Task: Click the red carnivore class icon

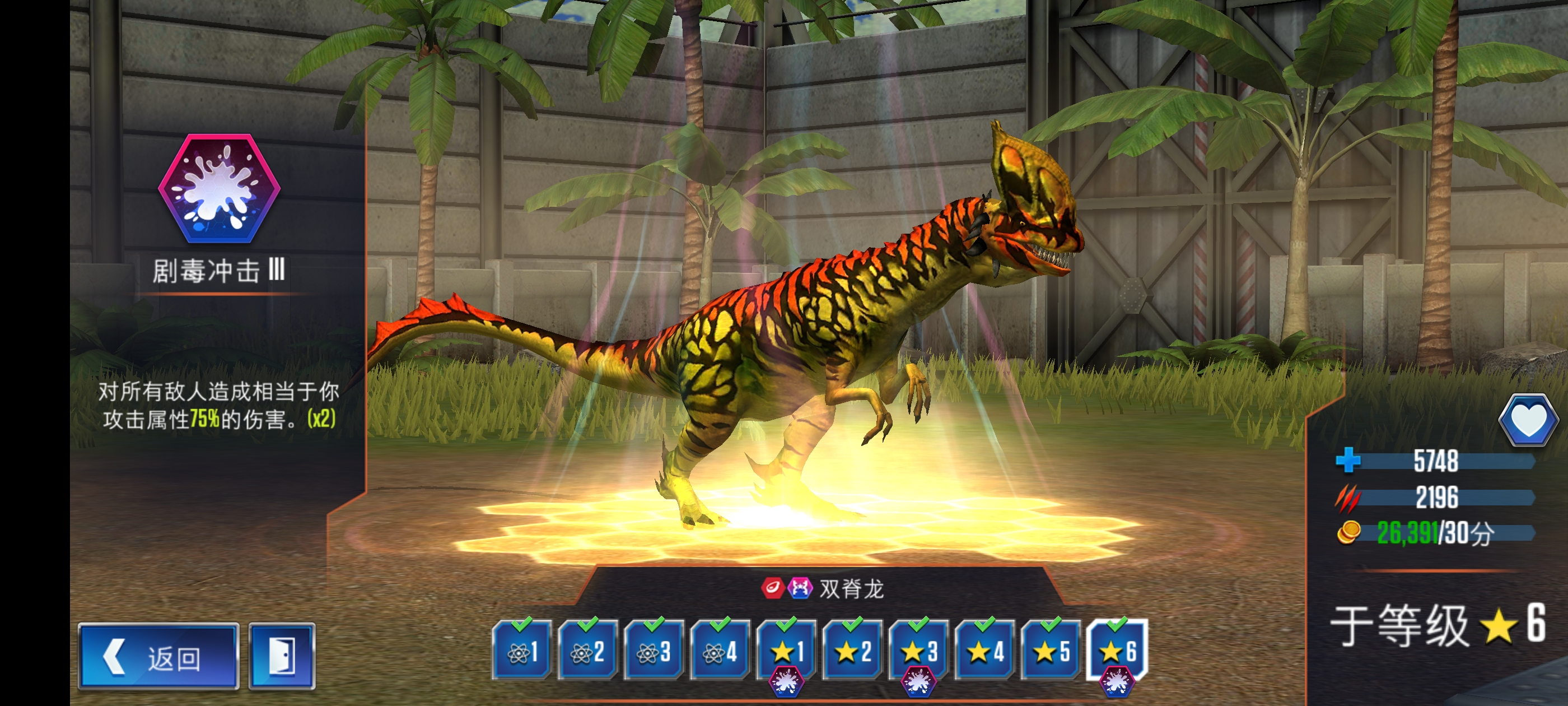Action: (x=772, y=588)
